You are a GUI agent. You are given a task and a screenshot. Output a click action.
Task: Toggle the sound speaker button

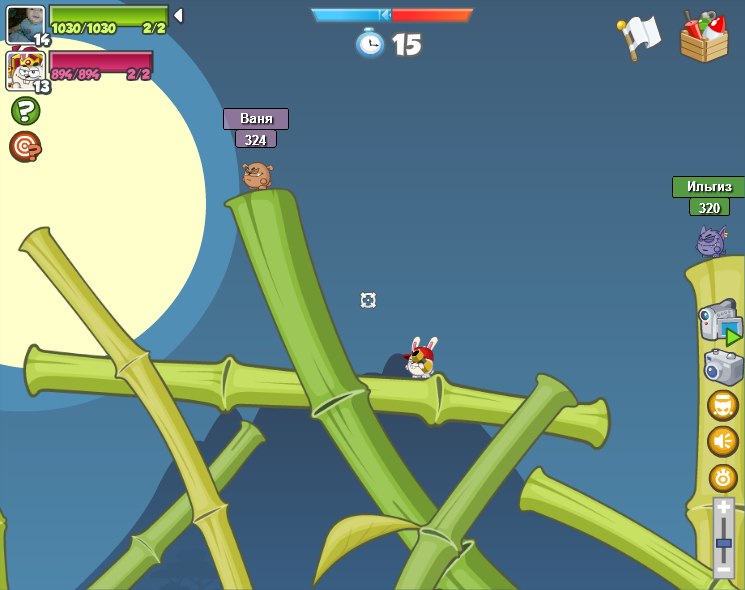pyautogui.click(x=722, y=441)
